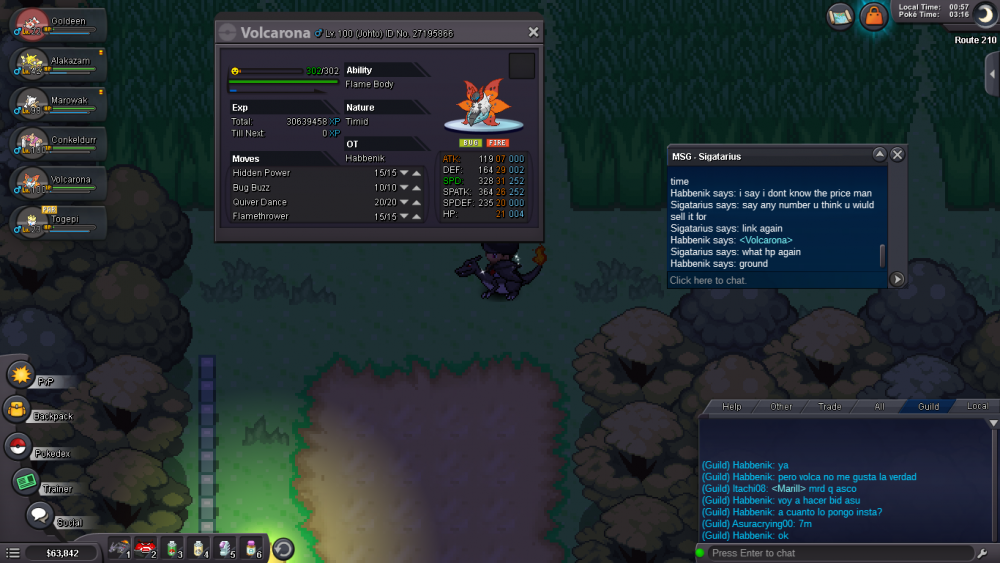
Task: Use hotbar slot 2 red item
Action: click(146, 548)
